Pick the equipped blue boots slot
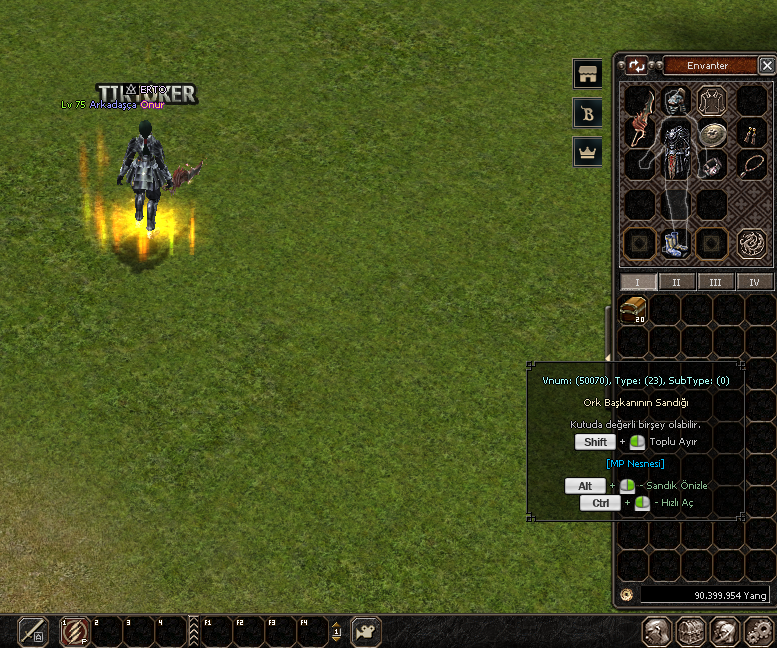The image size is (777, 648). pyautogui.click(x=675, y=243)
